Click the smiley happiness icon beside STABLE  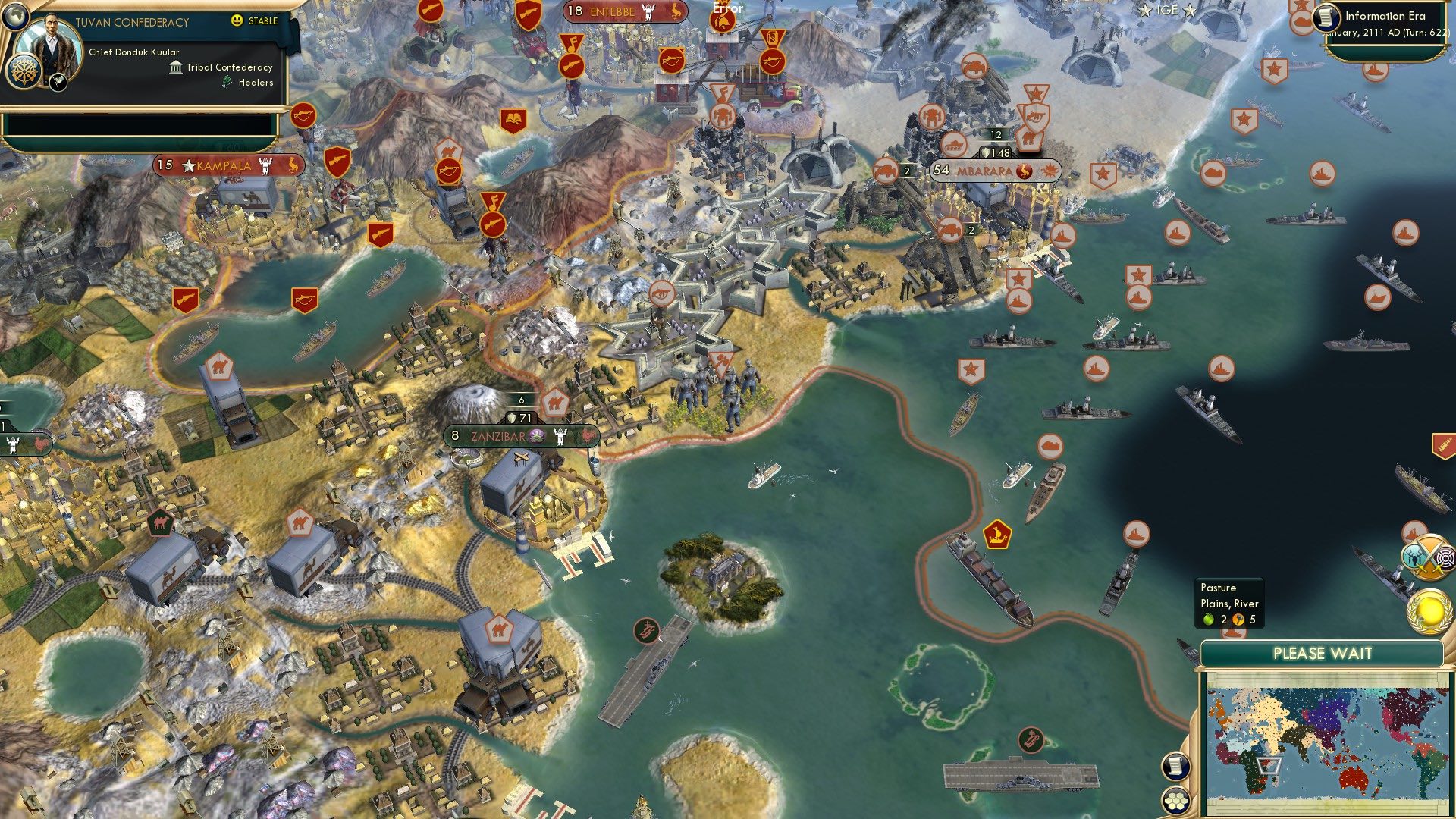click(x=237, y=20)
